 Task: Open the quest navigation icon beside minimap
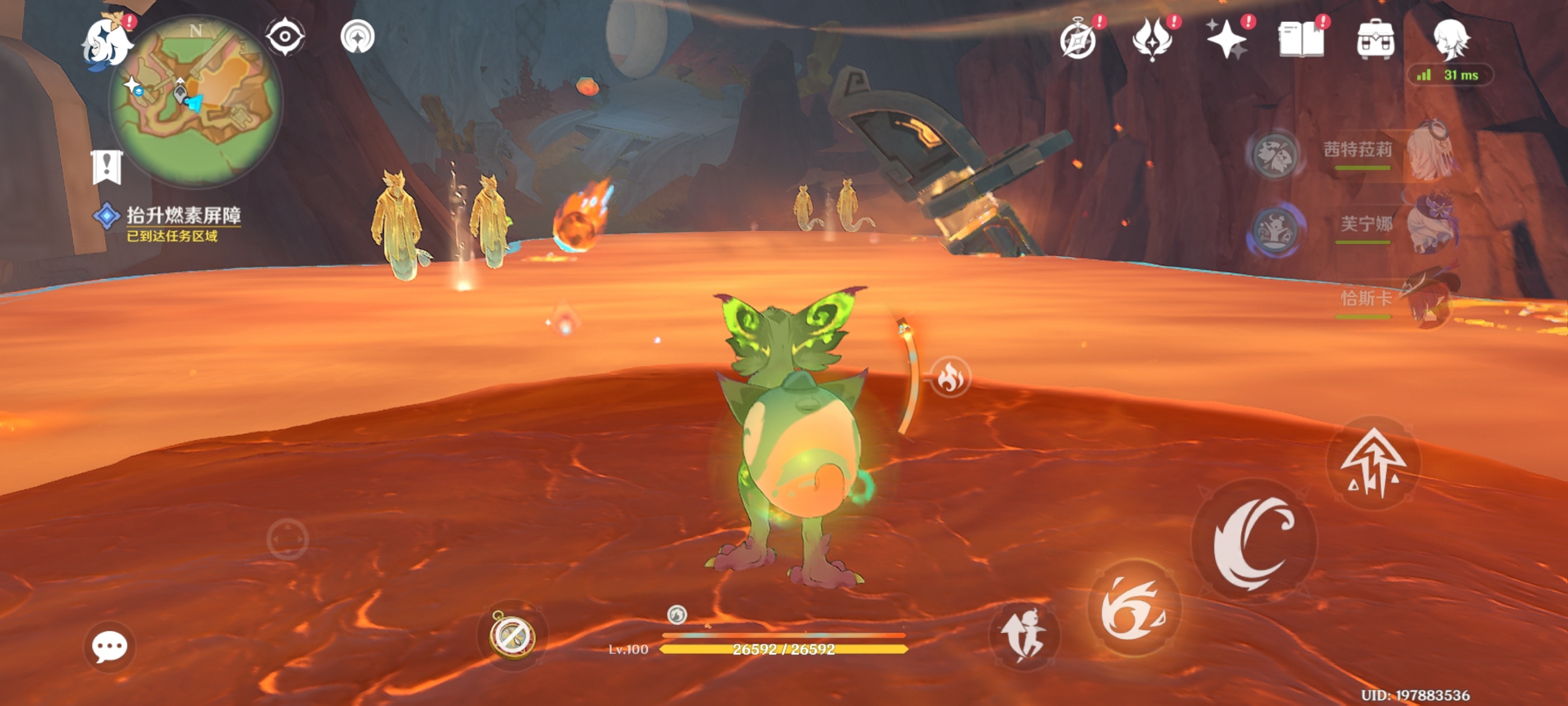point(357,37)
